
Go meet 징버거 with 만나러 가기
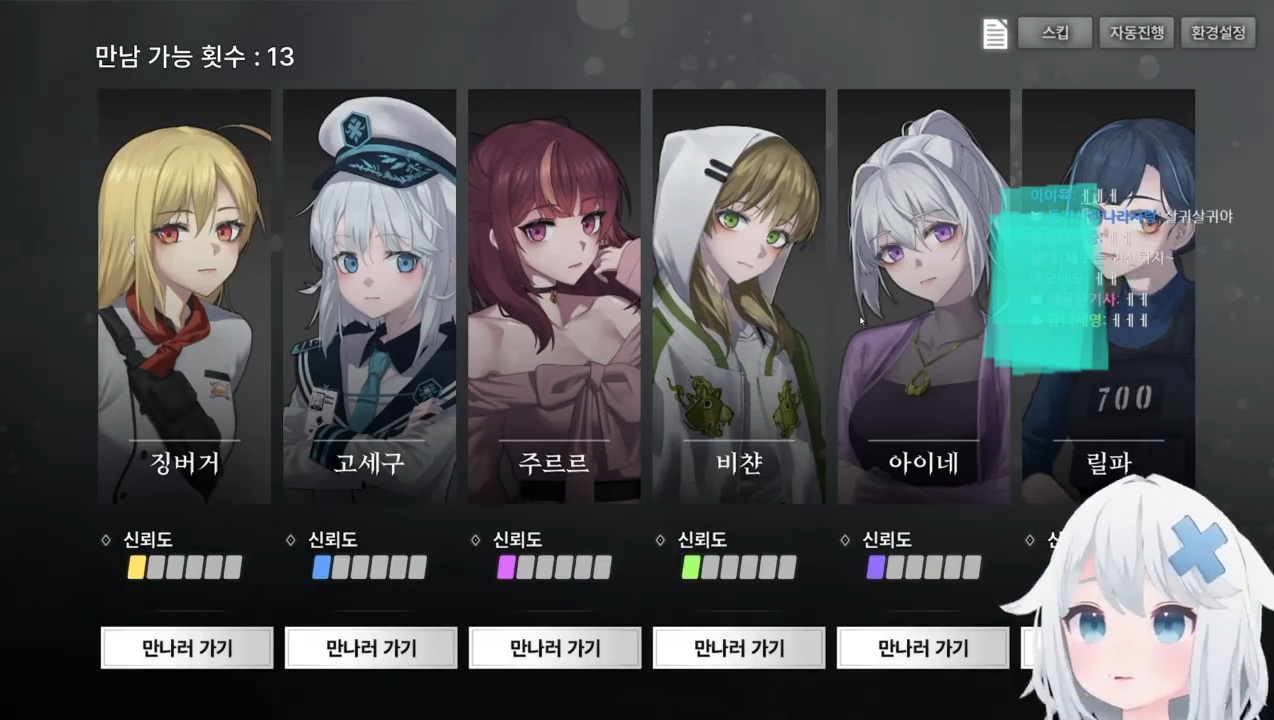tap(187, 648)
